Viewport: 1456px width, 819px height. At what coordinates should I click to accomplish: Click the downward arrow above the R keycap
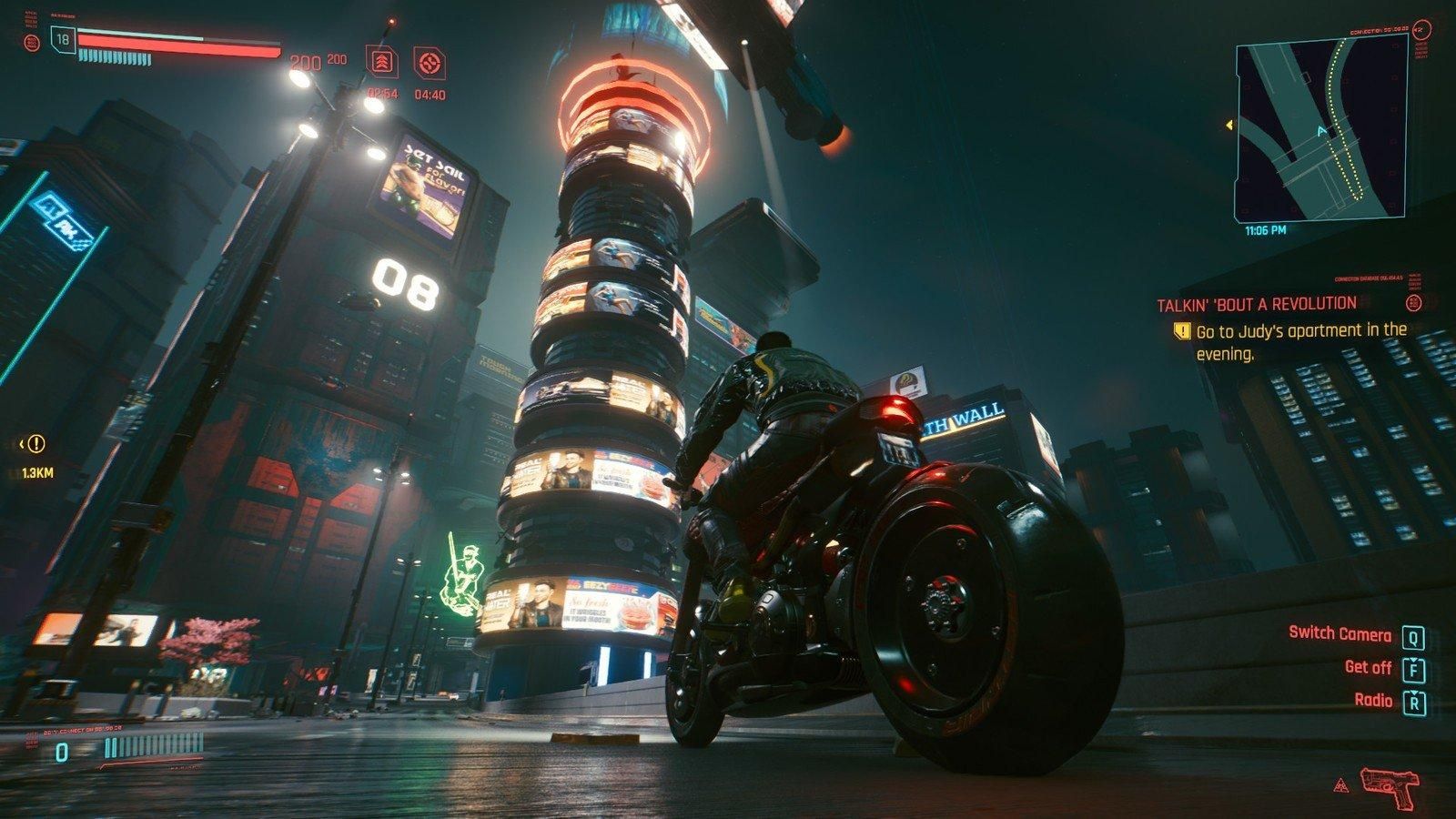point(1413,693)
